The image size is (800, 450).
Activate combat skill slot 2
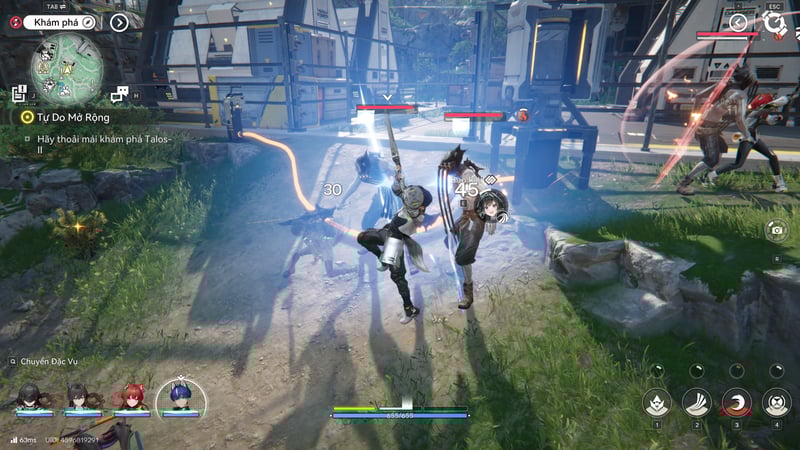[697, 402]
